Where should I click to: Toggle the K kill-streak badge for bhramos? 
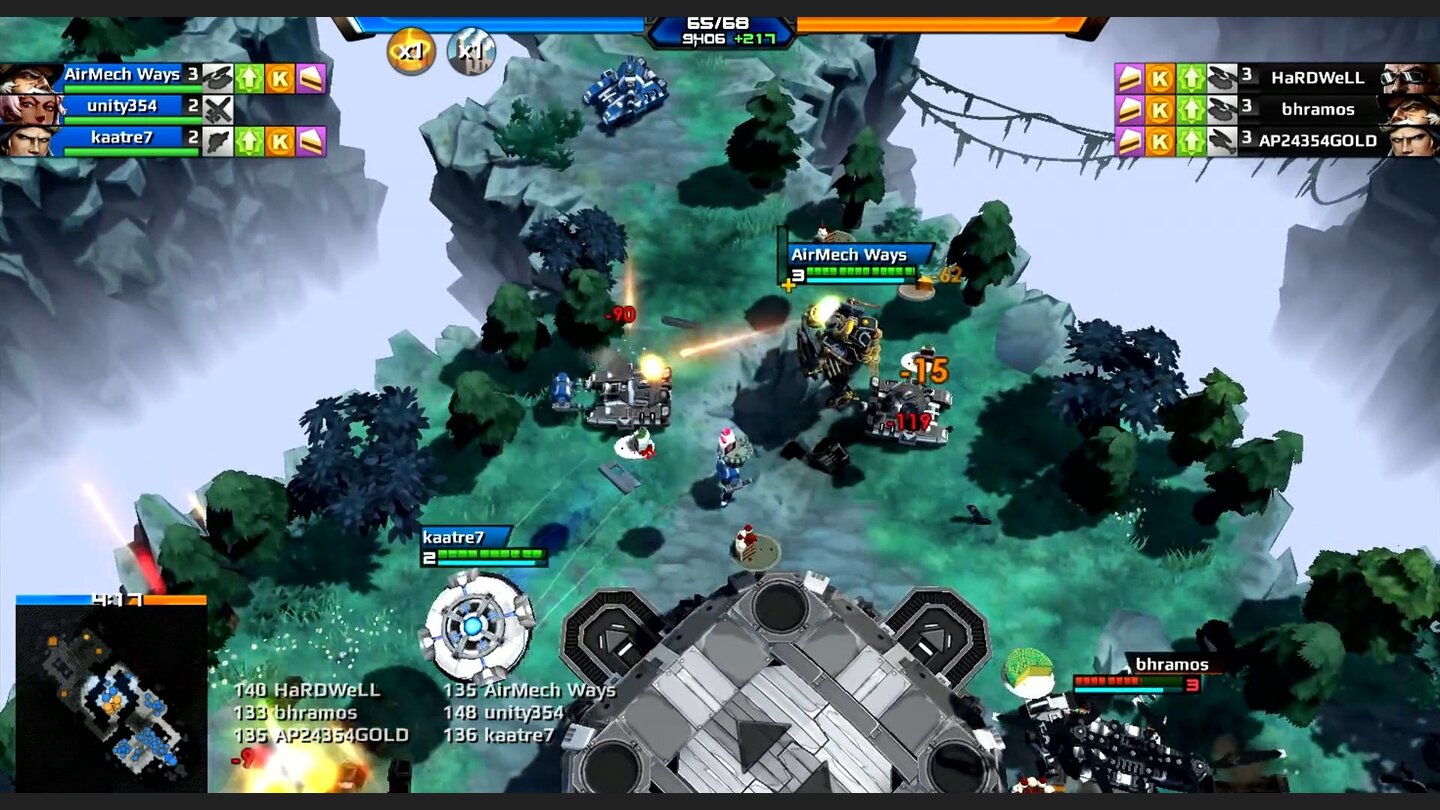1160,110
